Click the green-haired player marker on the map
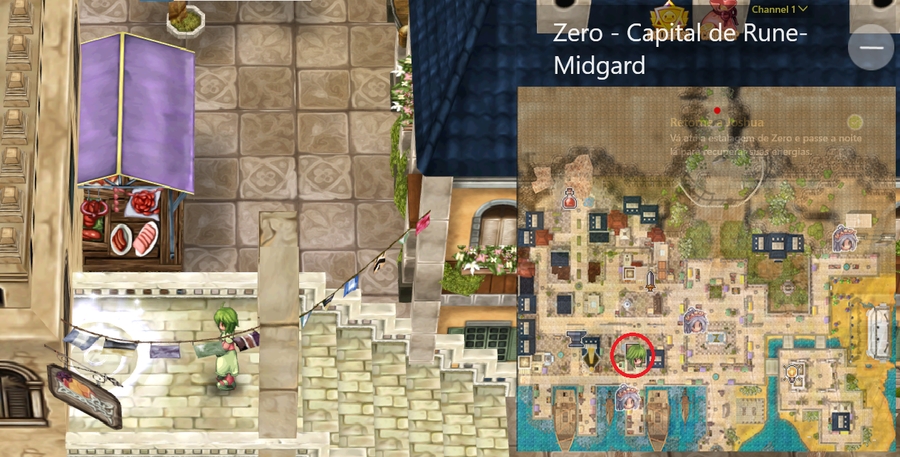 (632, 353)
